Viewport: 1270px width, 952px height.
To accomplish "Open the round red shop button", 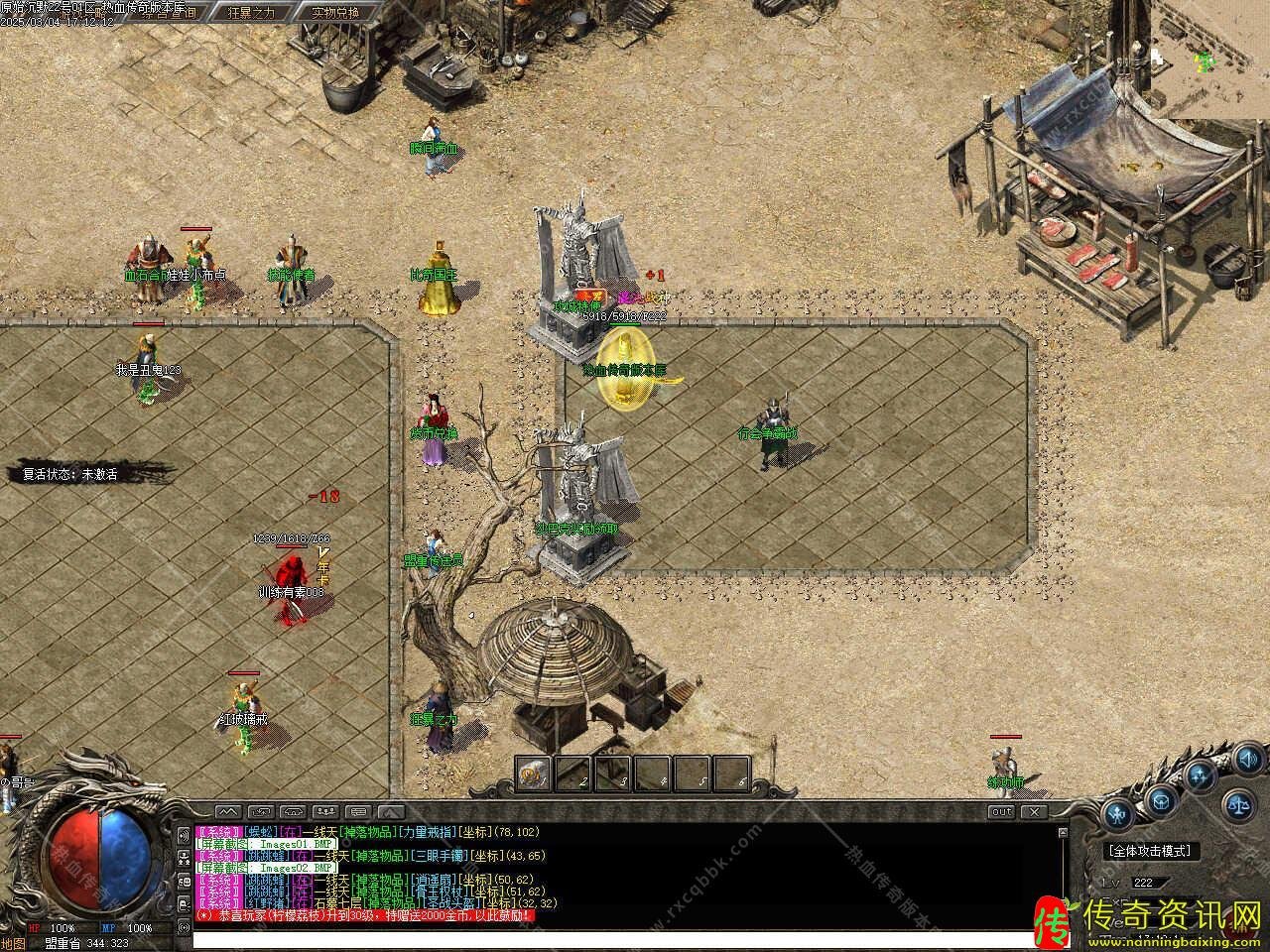I will pos(1234,927).
